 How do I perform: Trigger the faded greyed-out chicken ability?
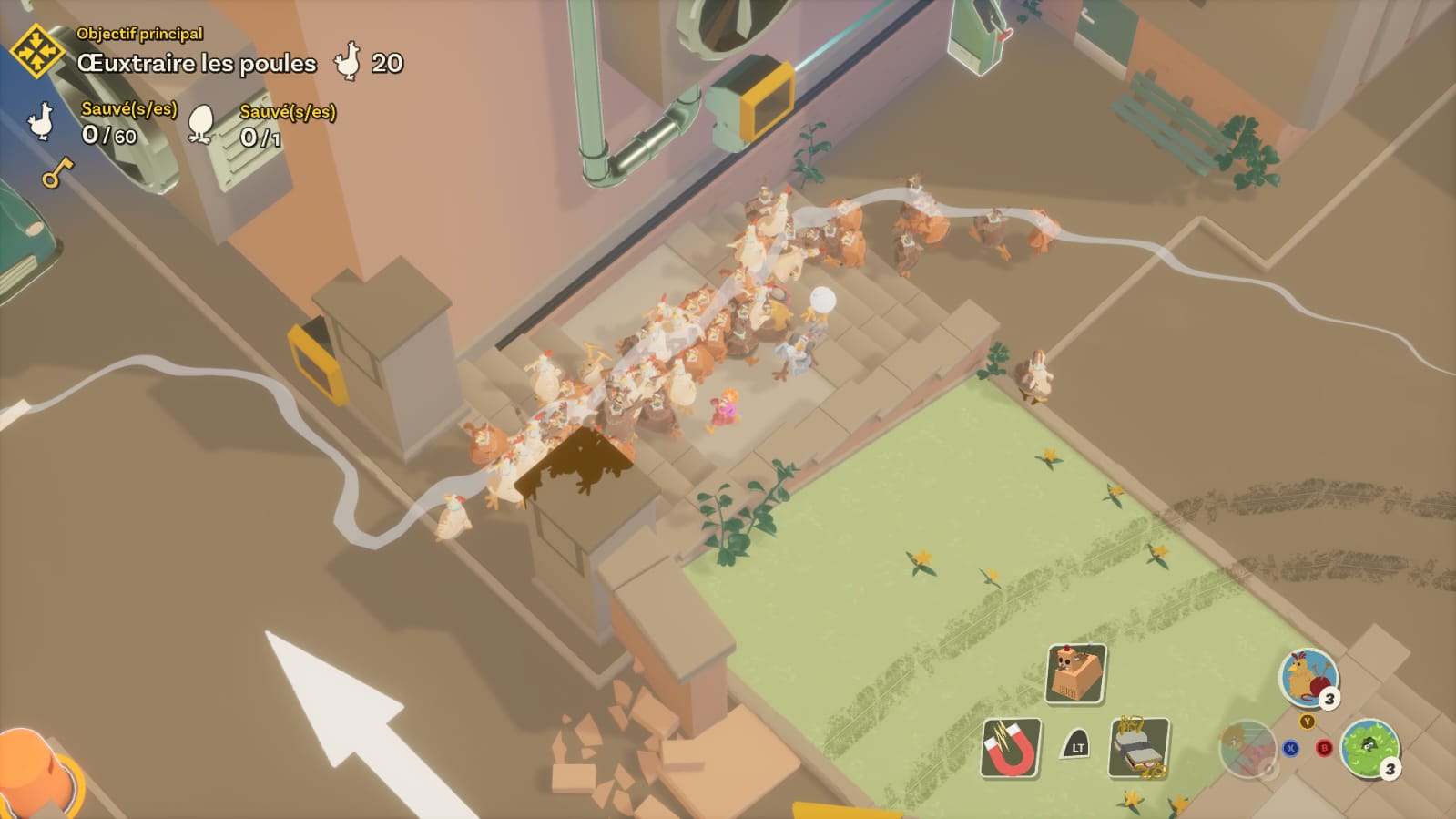1247,749
